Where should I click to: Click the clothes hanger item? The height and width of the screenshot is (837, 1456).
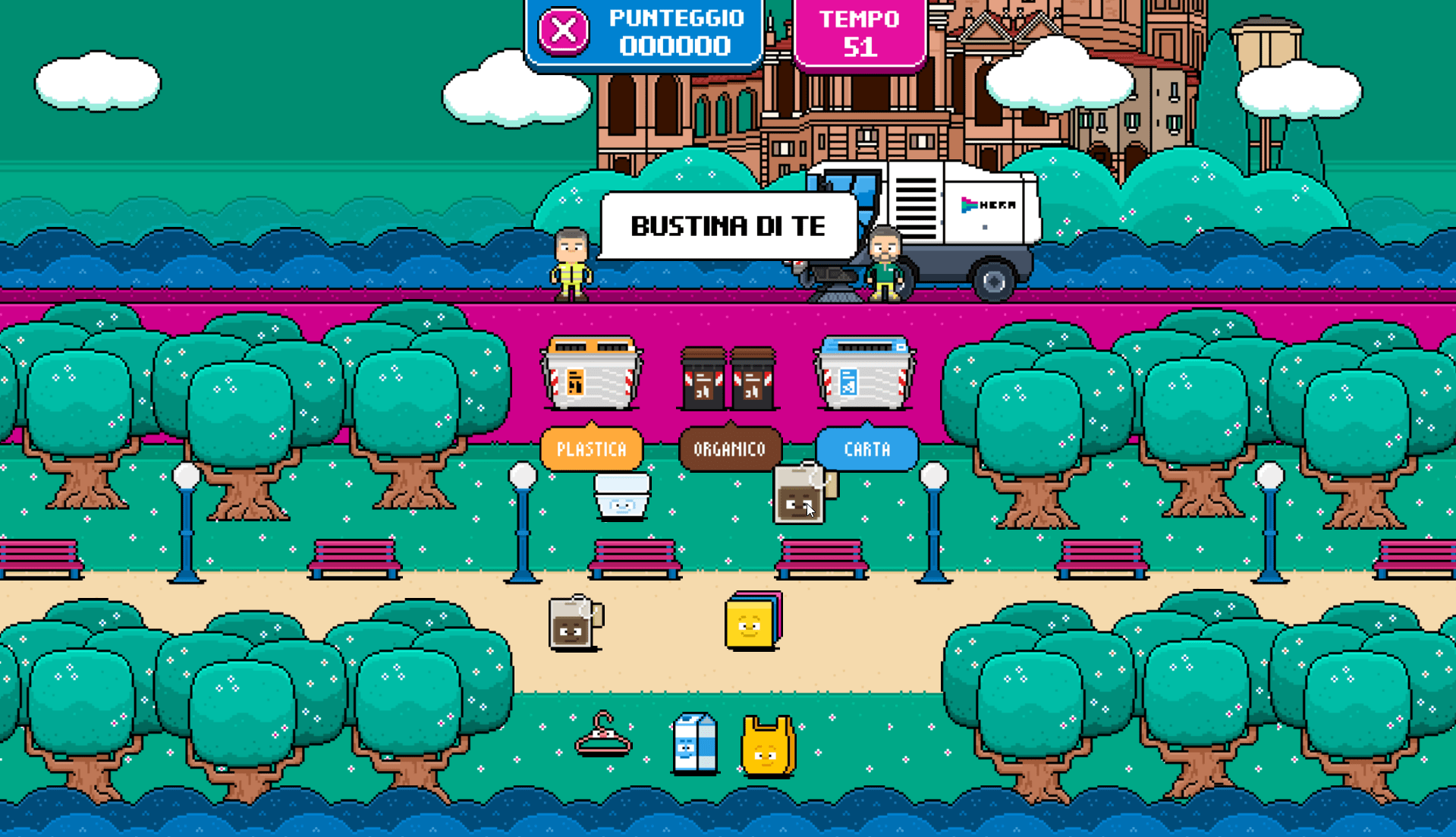click(x=602, y=736)
